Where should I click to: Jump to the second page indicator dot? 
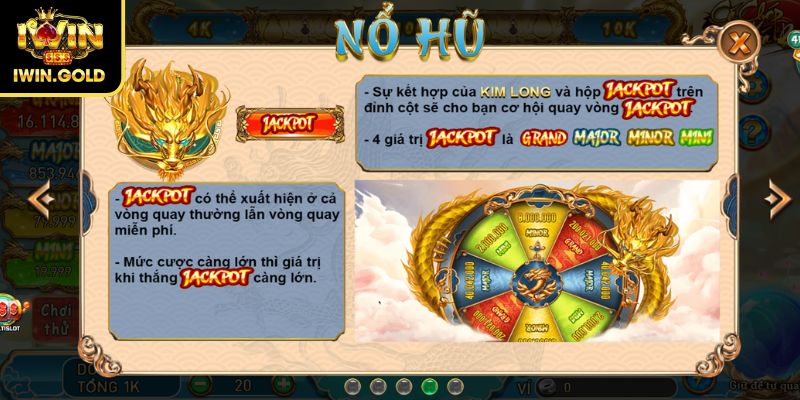point(377,385)
